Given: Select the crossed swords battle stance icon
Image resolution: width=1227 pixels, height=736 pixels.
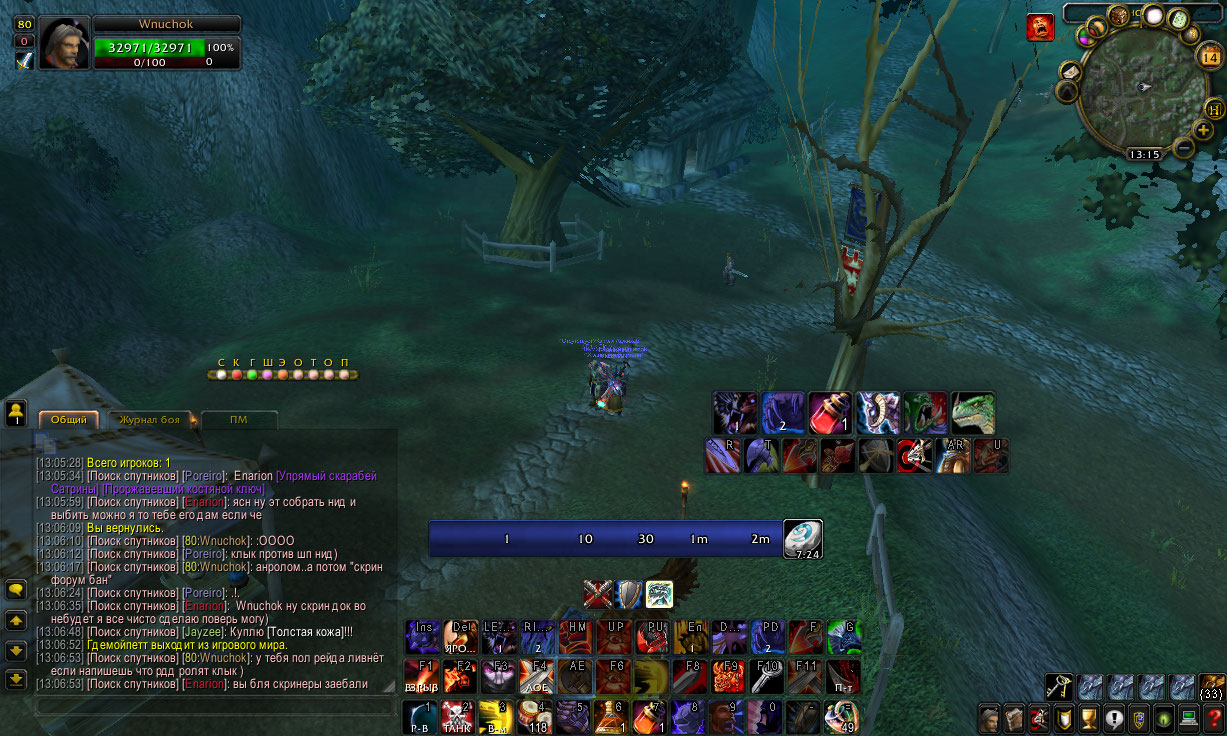Looking at the screenshot, I should [x=598, y=594].
